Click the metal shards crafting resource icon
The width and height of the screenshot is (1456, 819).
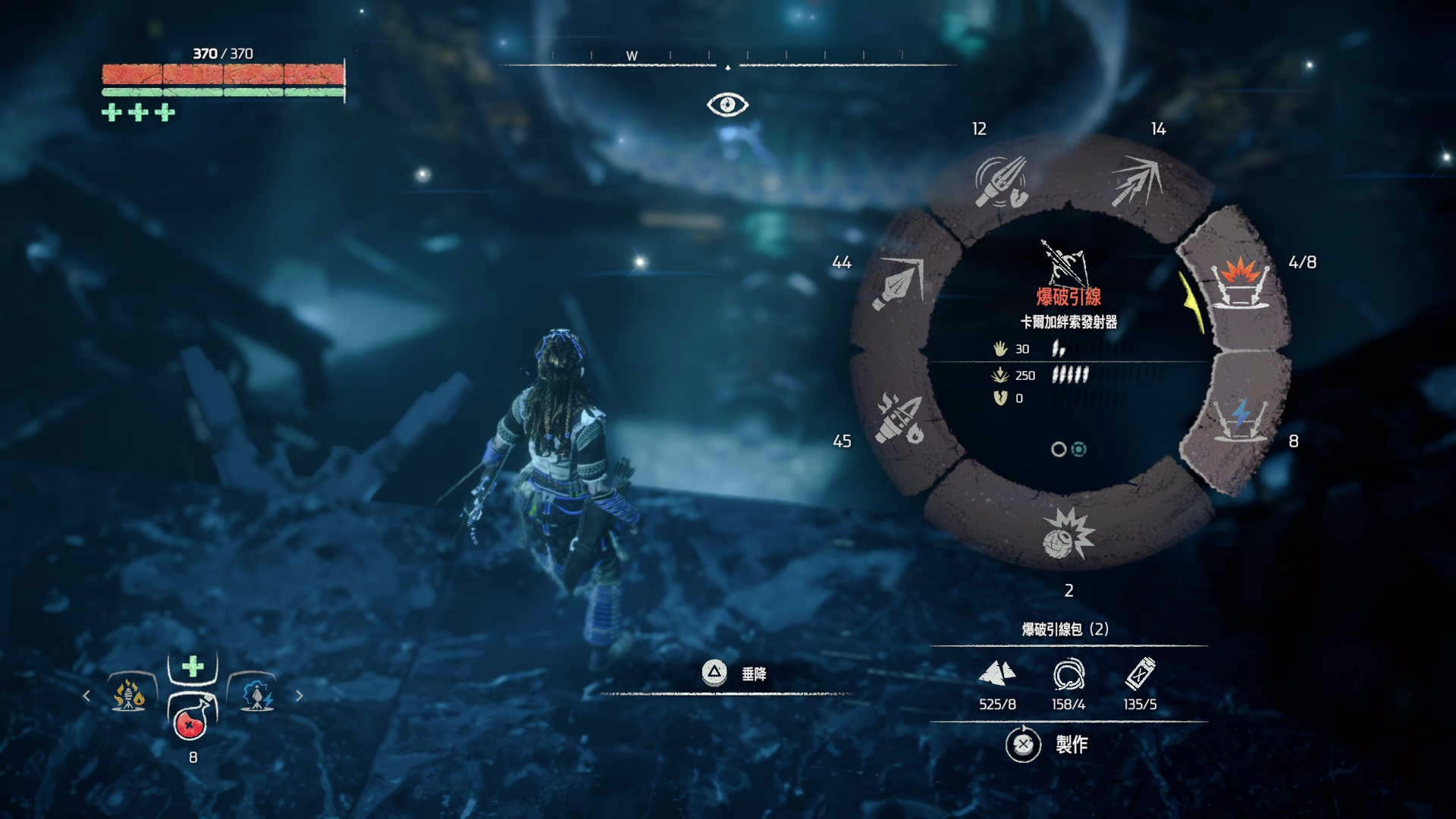point(996,673)
